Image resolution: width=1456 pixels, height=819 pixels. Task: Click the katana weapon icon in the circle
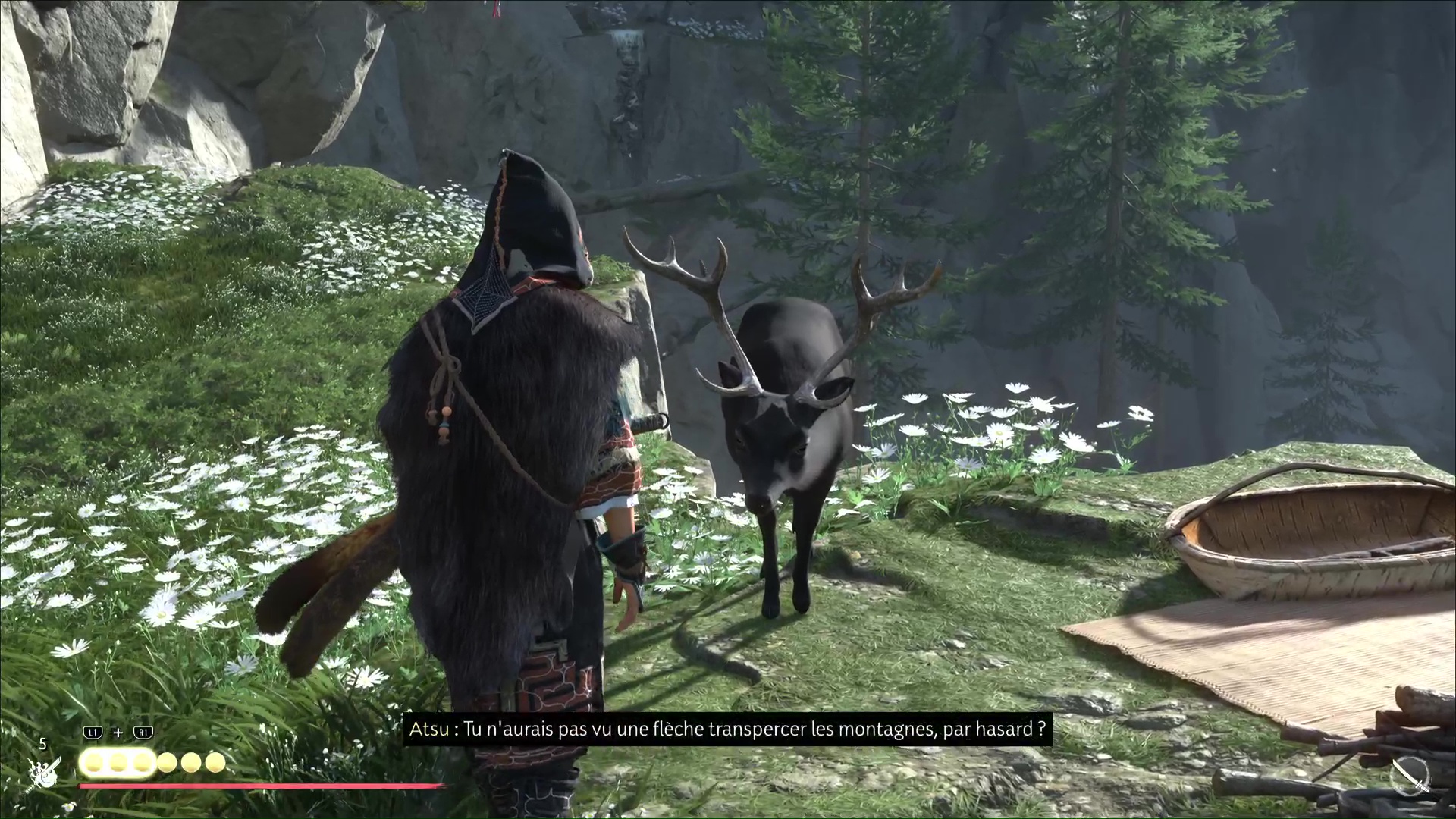[1411, 777]
